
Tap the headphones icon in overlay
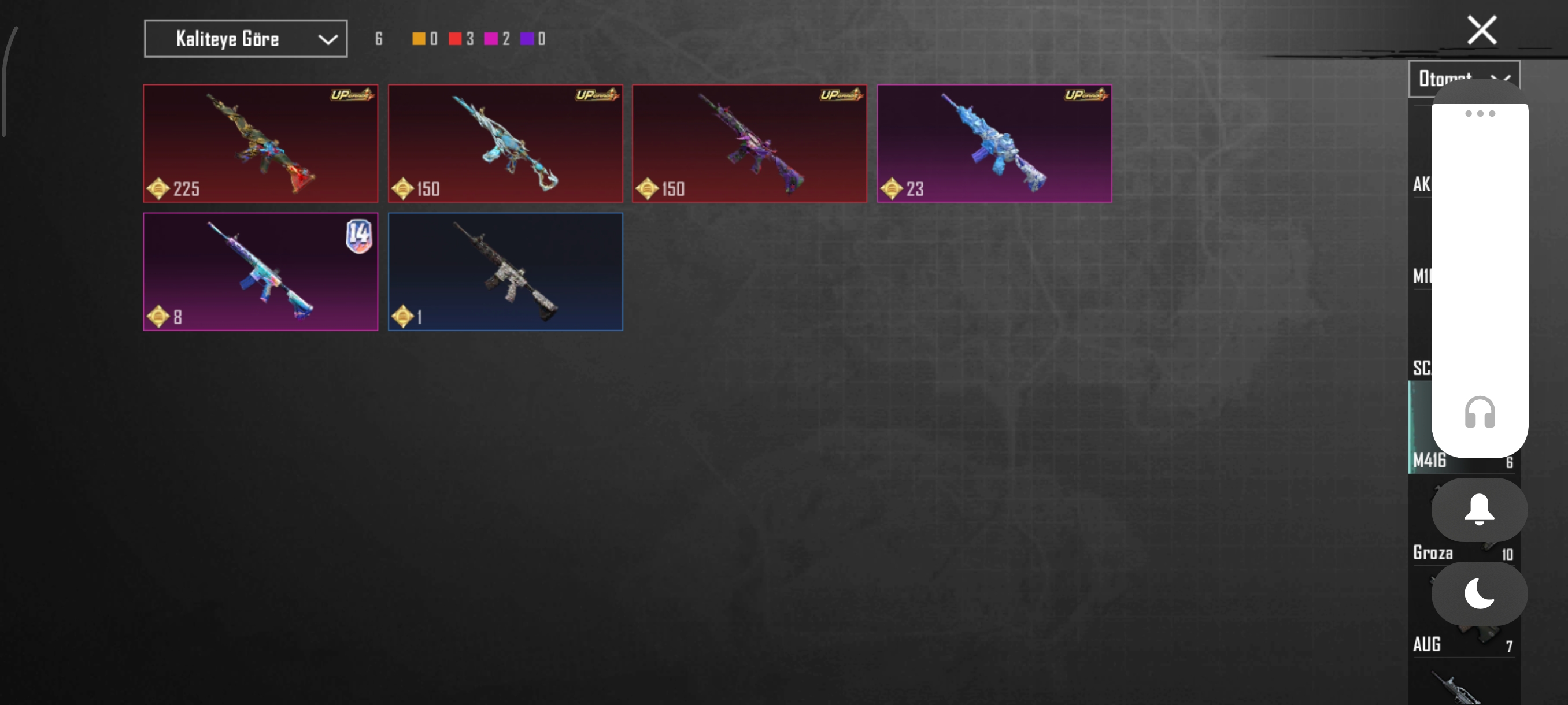[1479, 413]
